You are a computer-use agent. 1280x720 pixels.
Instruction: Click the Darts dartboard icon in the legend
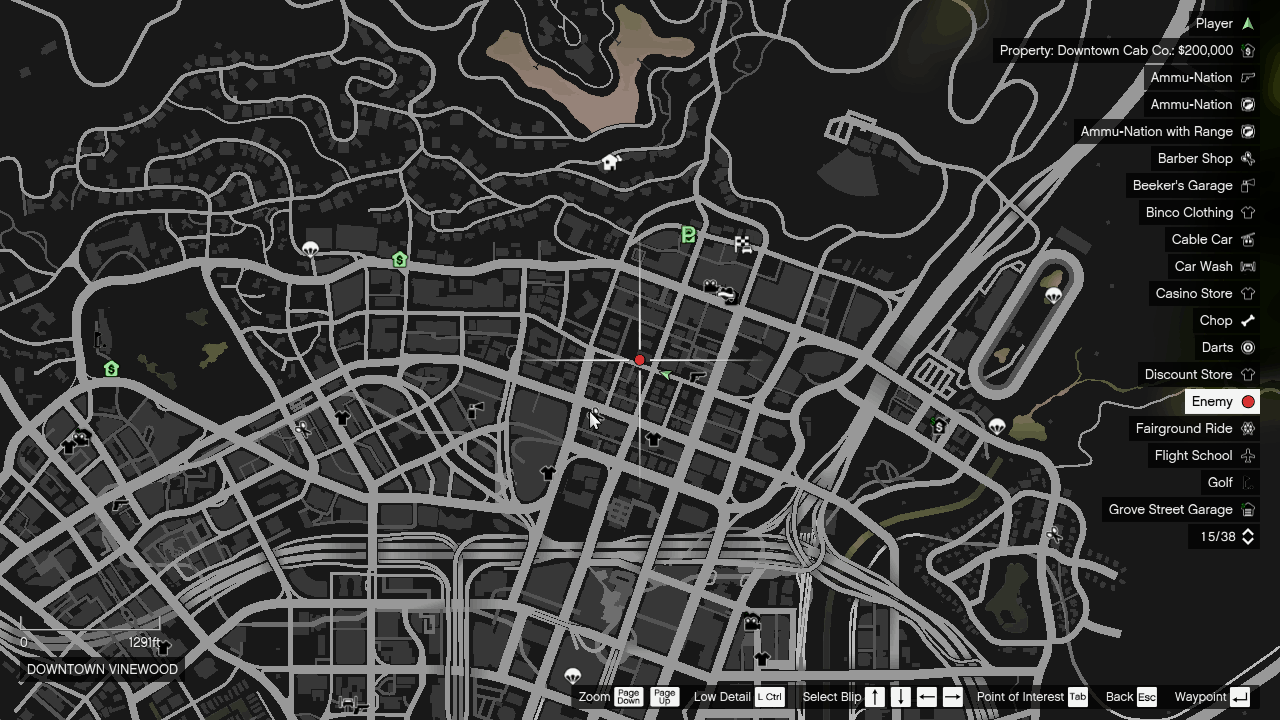1247,347
